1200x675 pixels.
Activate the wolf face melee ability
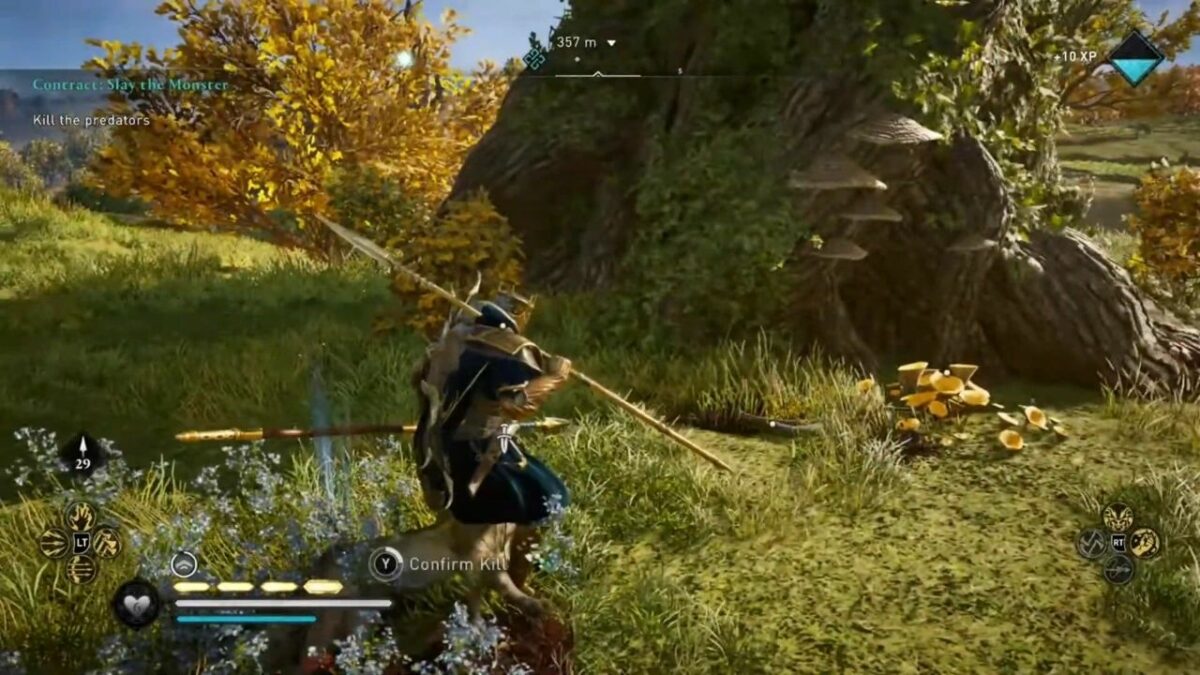(x=1118, y=517)
